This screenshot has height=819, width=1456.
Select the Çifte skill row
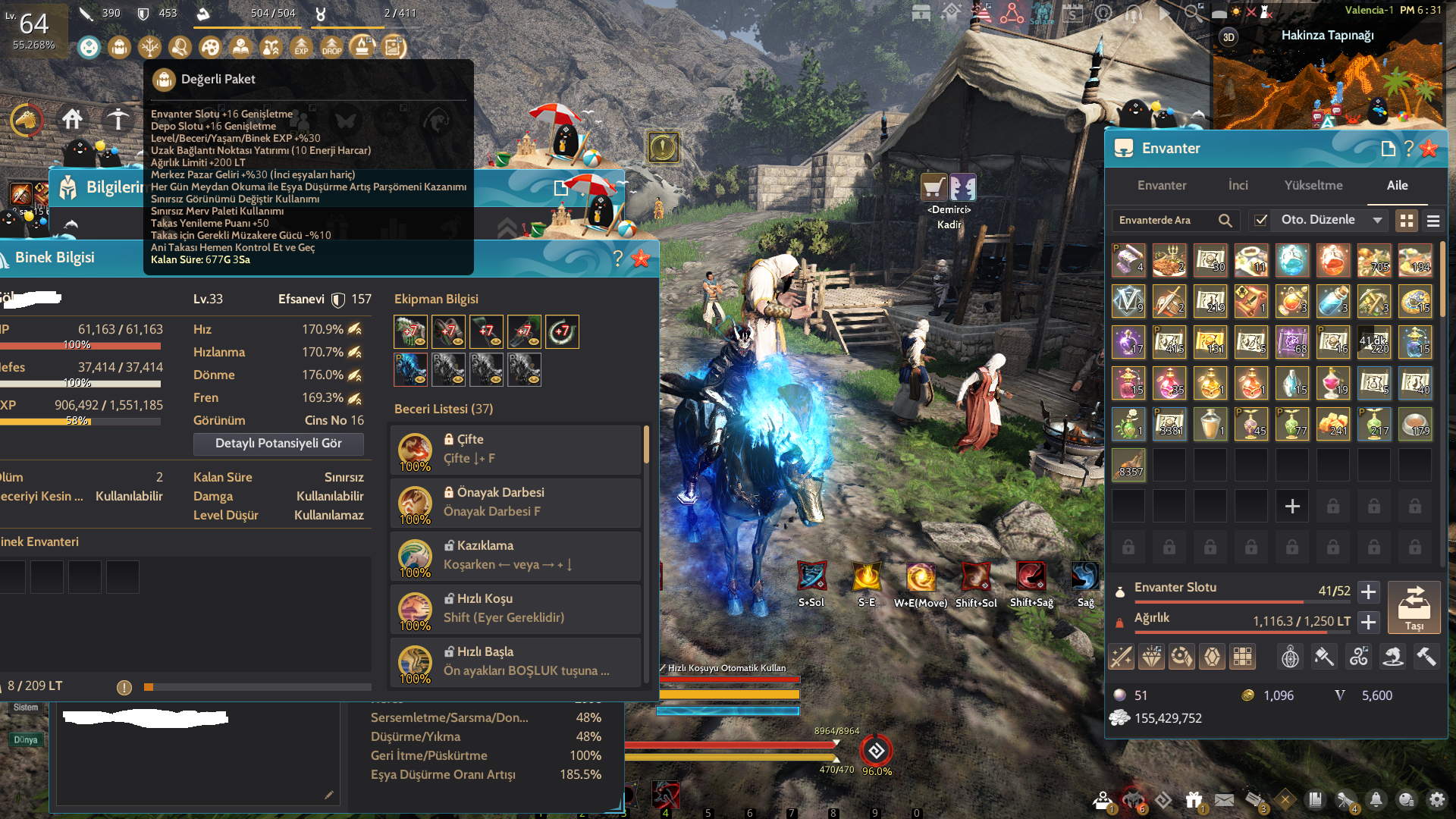pos(516,450)
